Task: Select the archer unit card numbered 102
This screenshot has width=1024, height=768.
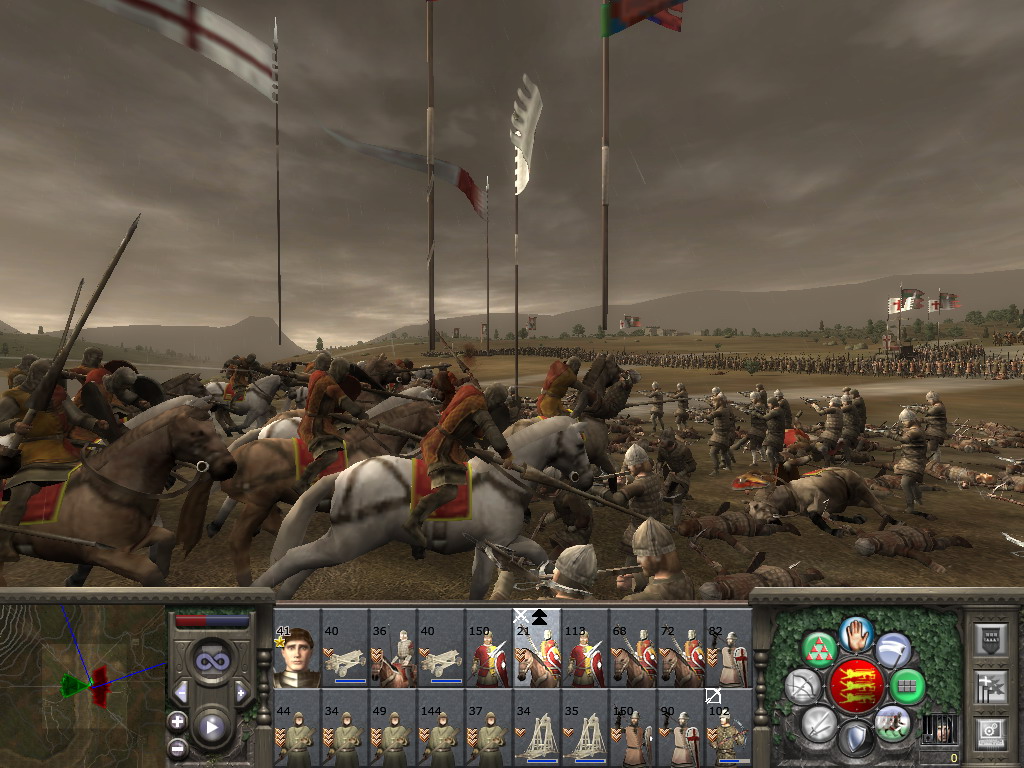Action: coord(729,738)
